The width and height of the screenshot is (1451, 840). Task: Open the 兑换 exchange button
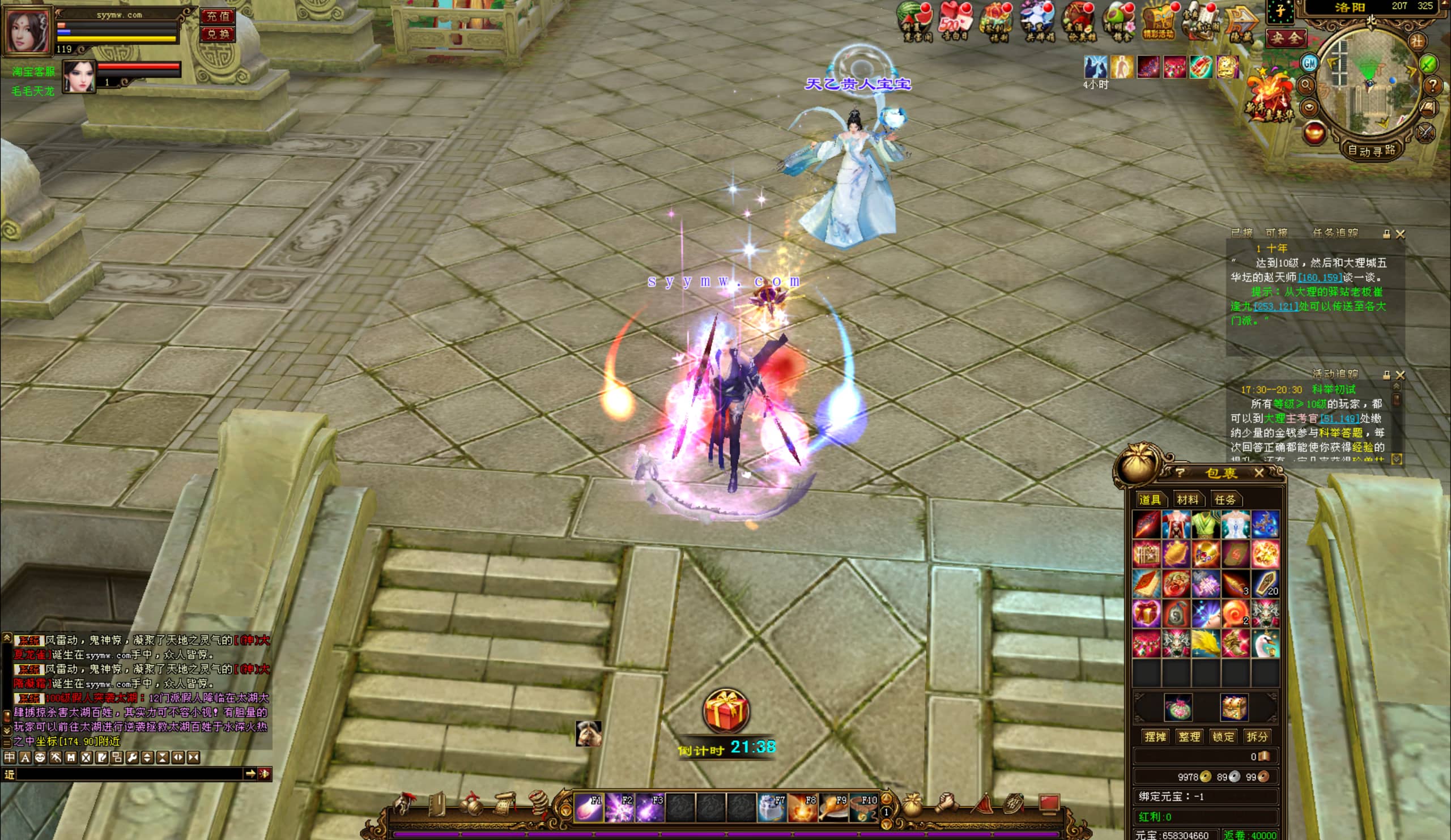[218, 34]
